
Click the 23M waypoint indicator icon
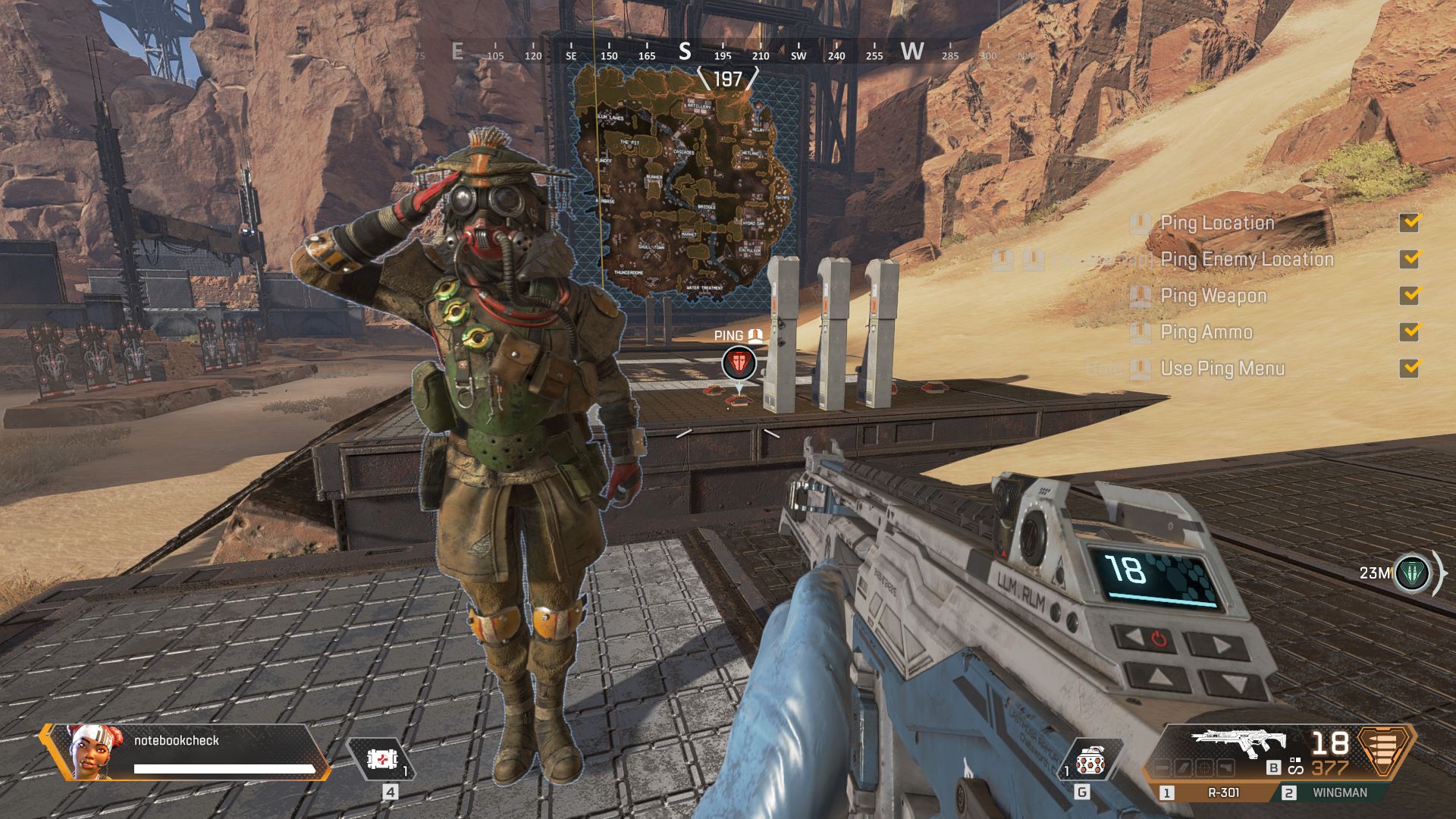click(x=1411, y=573)
